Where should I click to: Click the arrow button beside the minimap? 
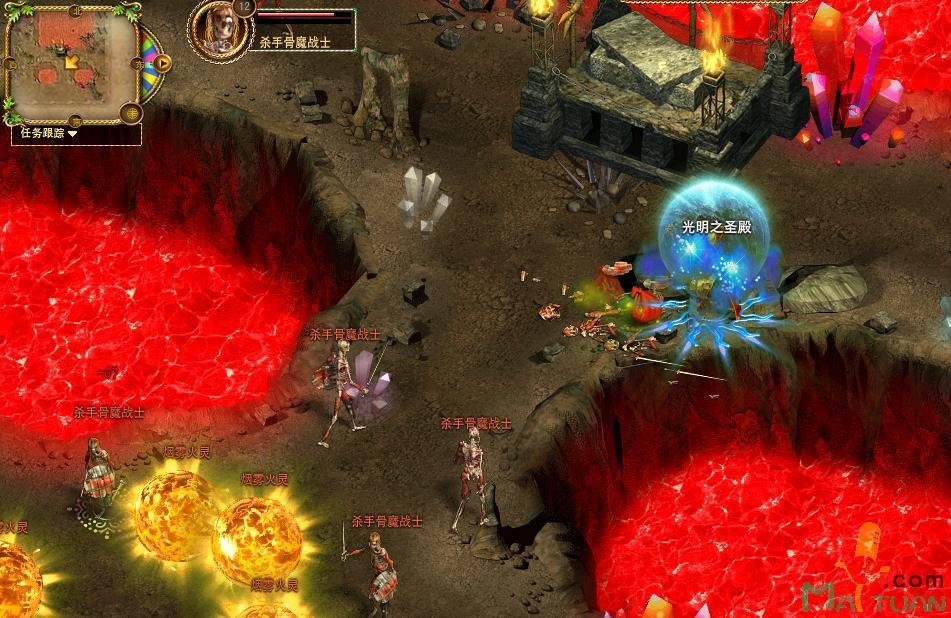[163, 64]
